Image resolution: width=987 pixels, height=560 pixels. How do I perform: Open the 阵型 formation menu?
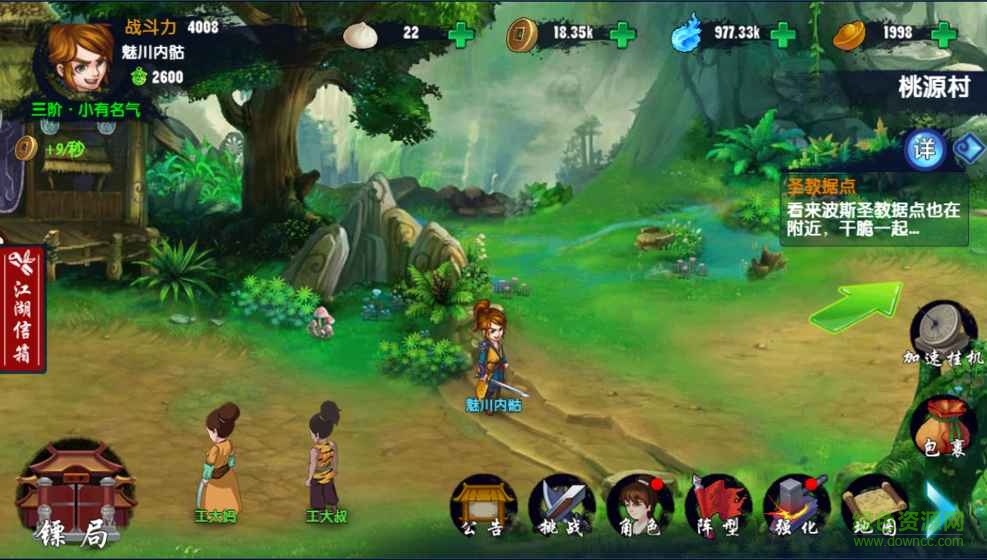pos(716,505)
